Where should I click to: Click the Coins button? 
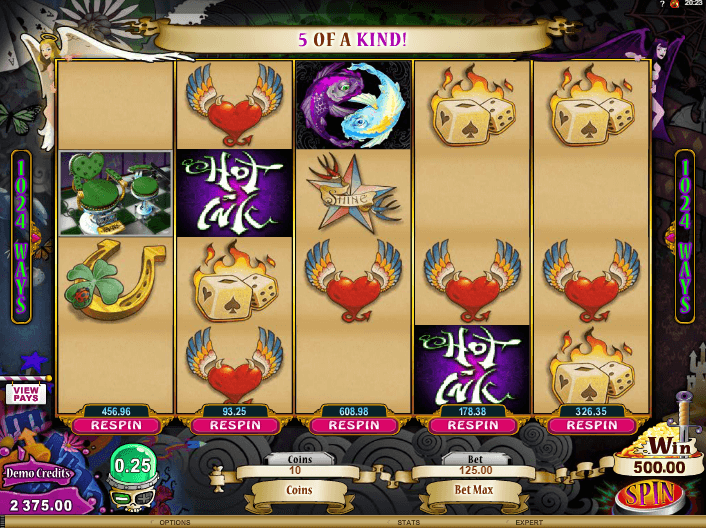pyautogui.click(x=299, y=491)
